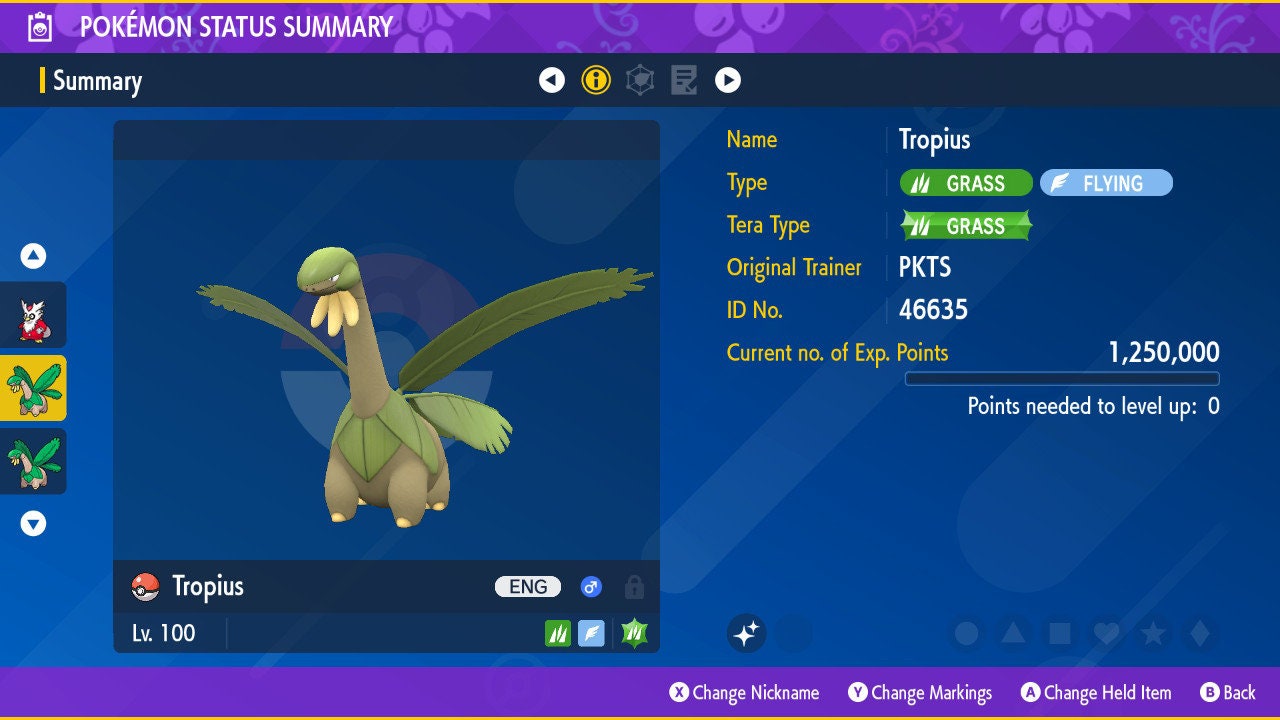Toggle the circle marking
The width and height of the screenshot is (1280, 720).
pos(966,633)
